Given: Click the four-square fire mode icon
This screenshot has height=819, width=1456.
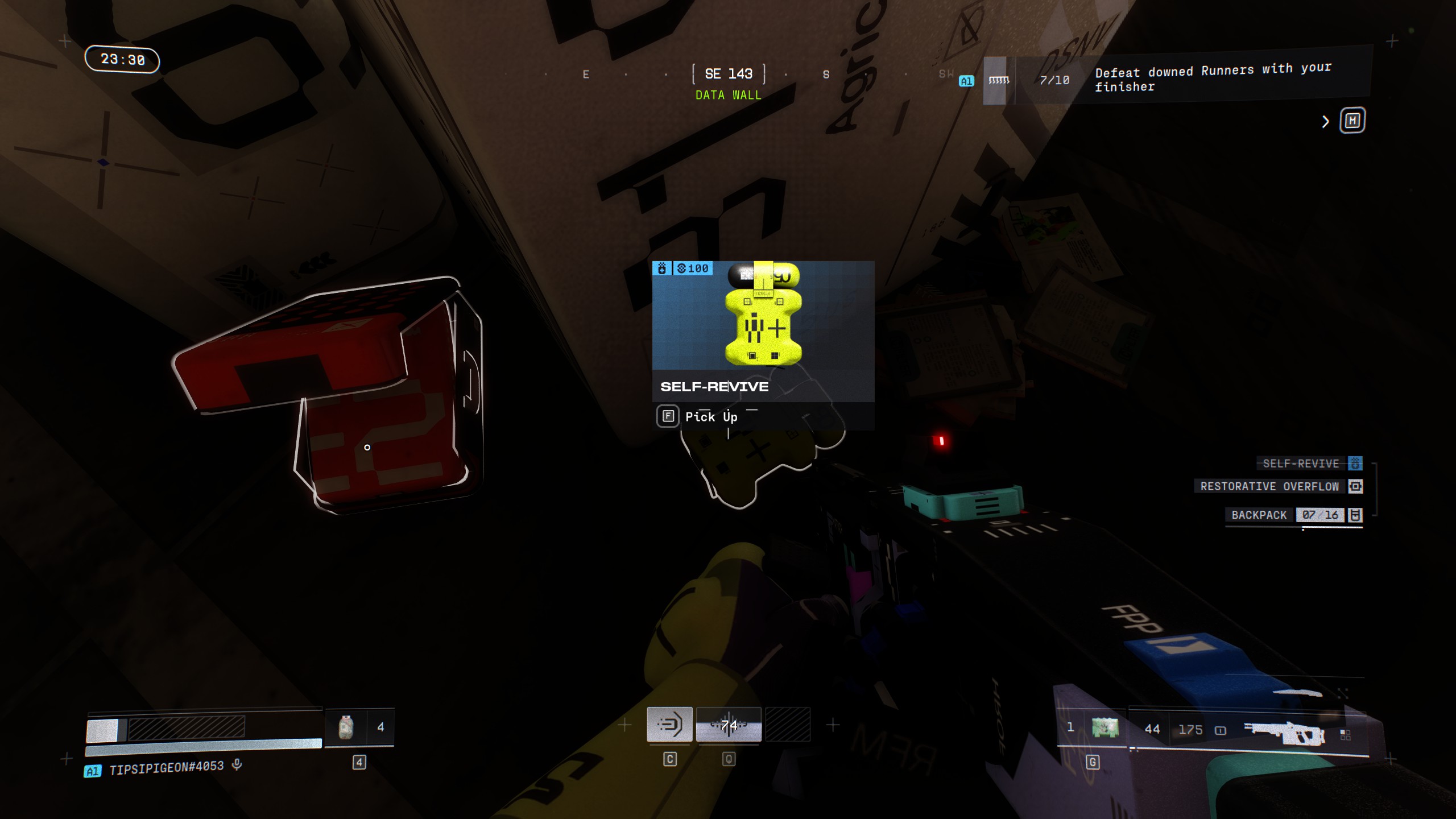Looking at the screenshot, I should [x=1345, y=735].
